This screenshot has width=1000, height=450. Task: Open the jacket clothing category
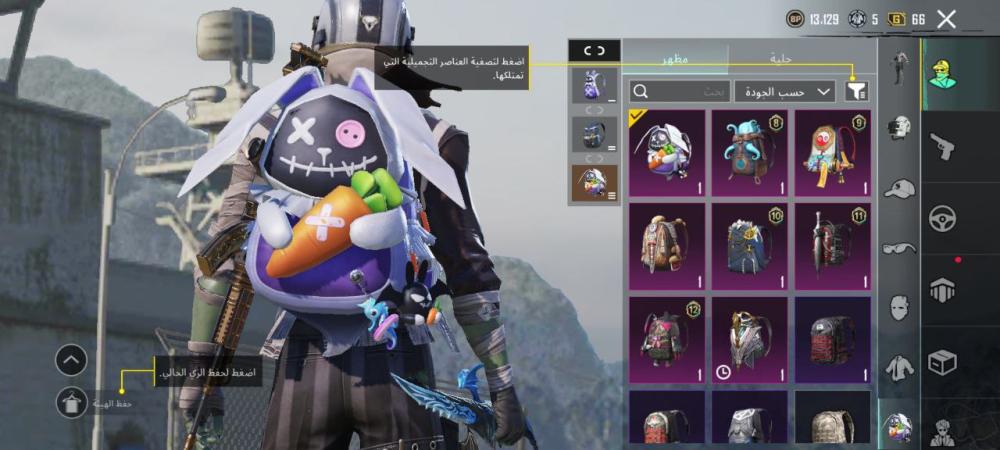point(900,366)
